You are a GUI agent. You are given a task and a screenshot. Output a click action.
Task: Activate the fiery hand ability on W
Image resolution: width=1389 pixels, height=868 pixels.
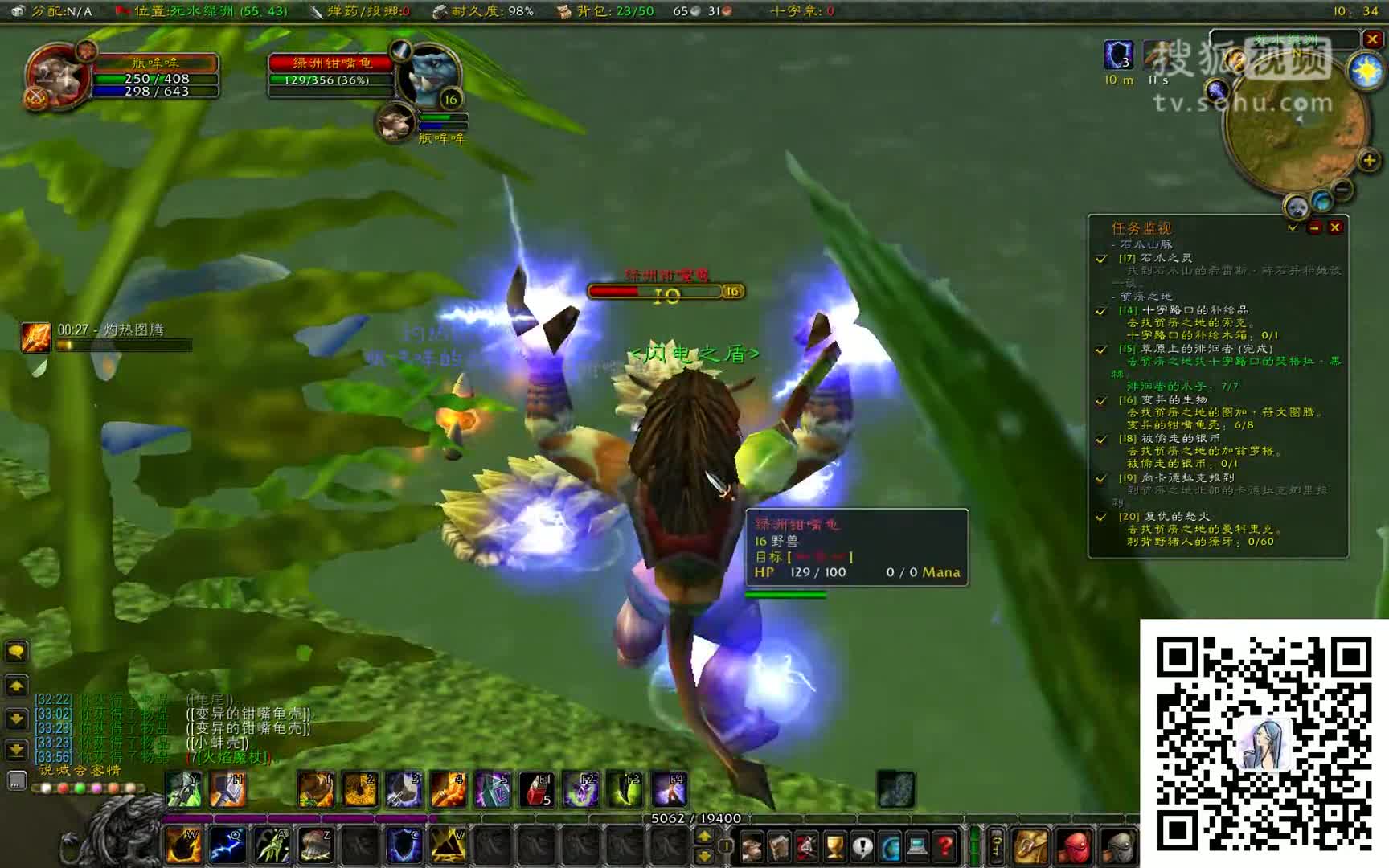click(x=183, y=845)
